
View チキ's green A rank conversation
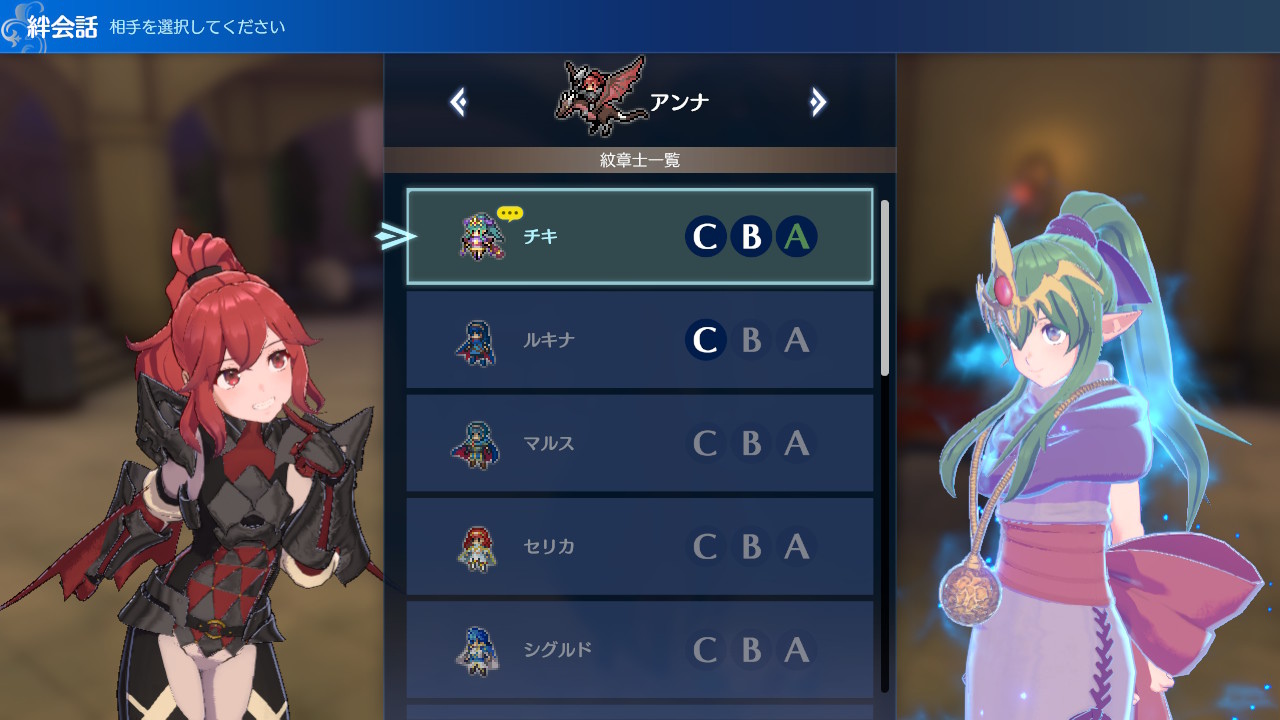click(x=797, y=237)
